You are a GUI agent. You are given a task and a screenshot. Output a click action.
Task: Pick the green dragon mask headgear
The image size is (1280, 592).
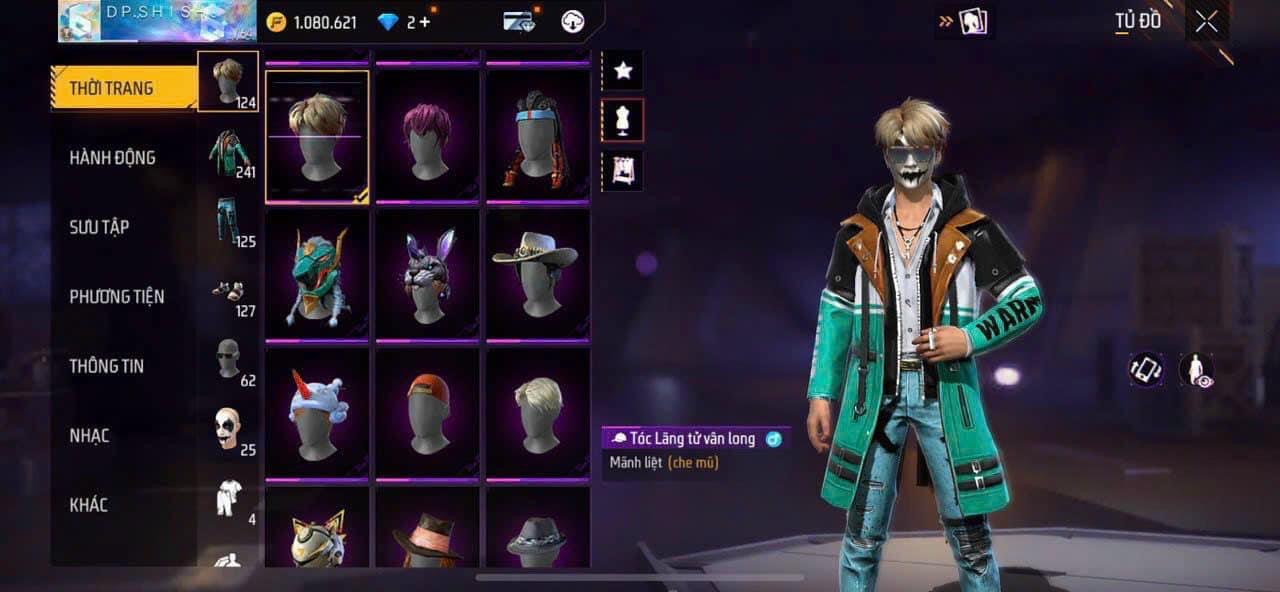pos(317,275)
